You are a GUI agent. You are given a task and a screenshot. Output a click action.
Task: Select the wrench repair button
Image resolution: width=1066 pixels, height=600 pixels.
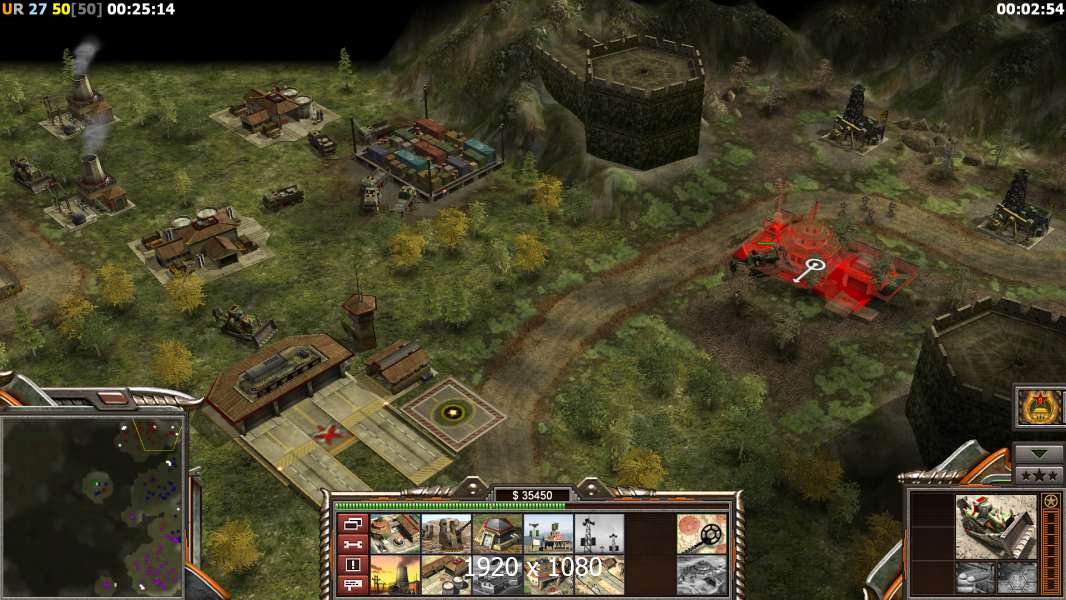tap(353, 544)
